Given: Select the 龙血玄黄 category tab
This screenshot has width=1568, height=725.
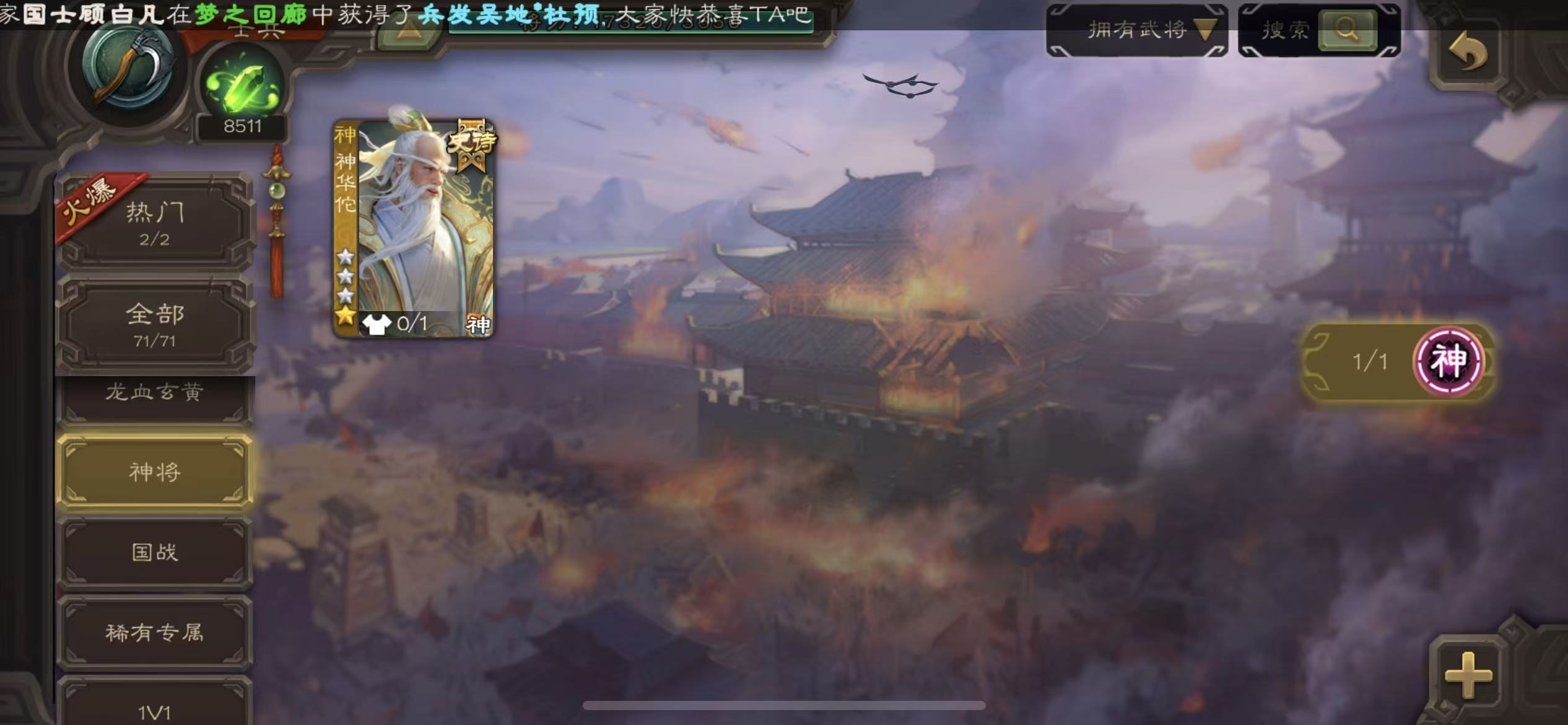Looking at the screenshot, I should [x=155, y=393].
